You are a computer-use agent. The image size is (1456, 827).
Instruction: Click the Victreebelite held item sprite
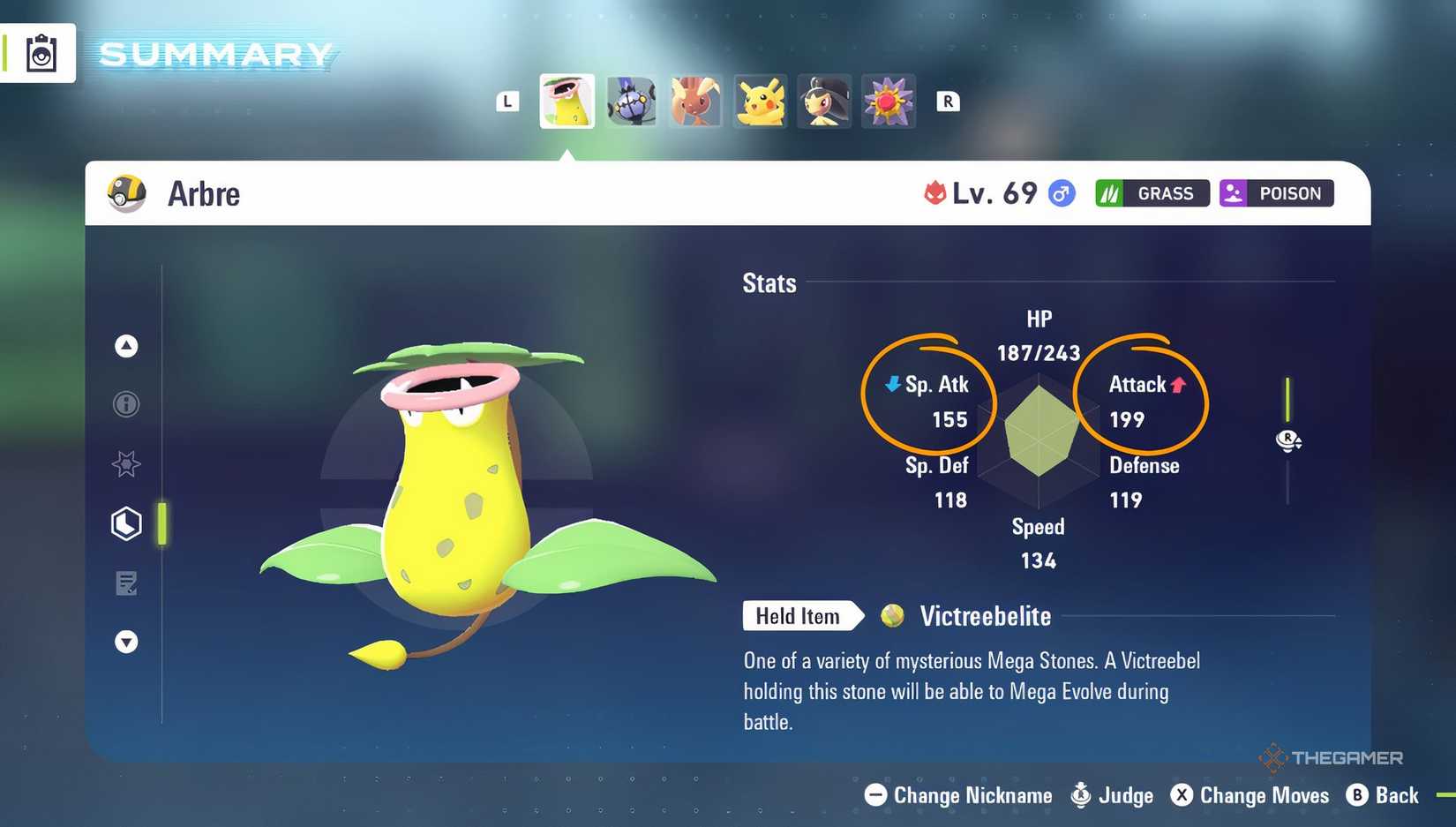[x=892, y=616]
